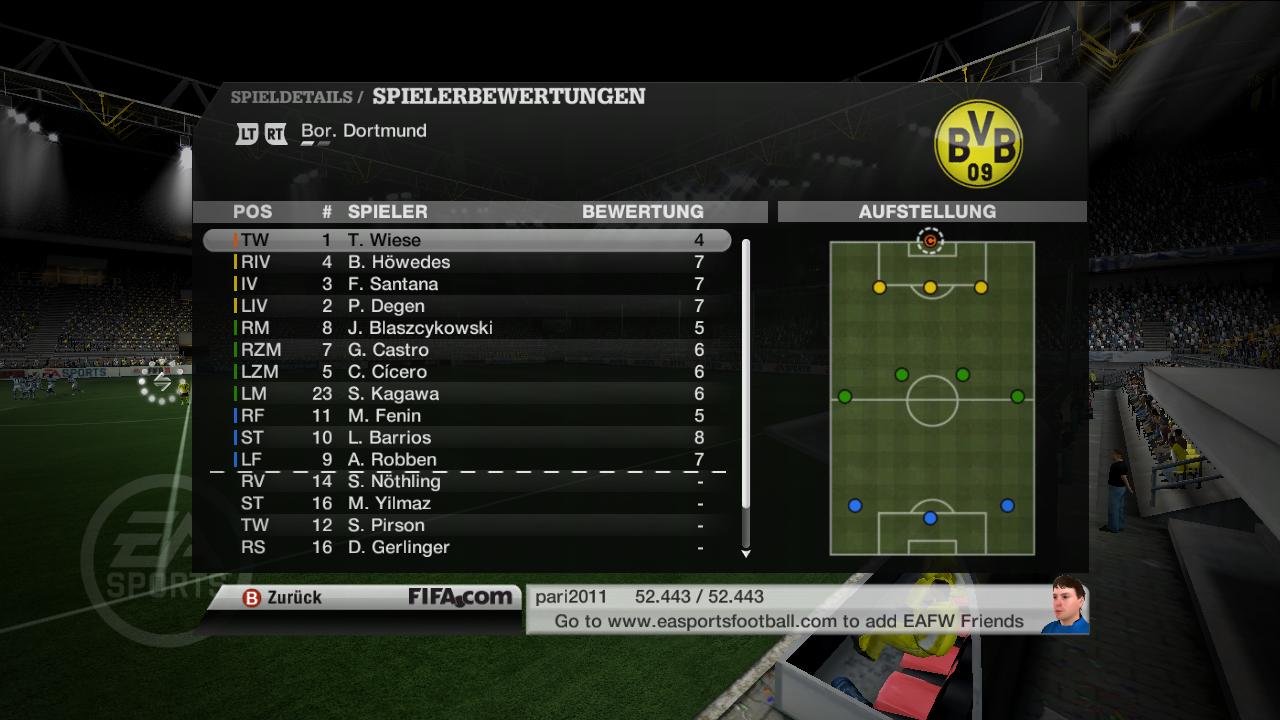Choose L. Barrios in the ratings list
Screen dimensions: 1280x720
(466, 438)
